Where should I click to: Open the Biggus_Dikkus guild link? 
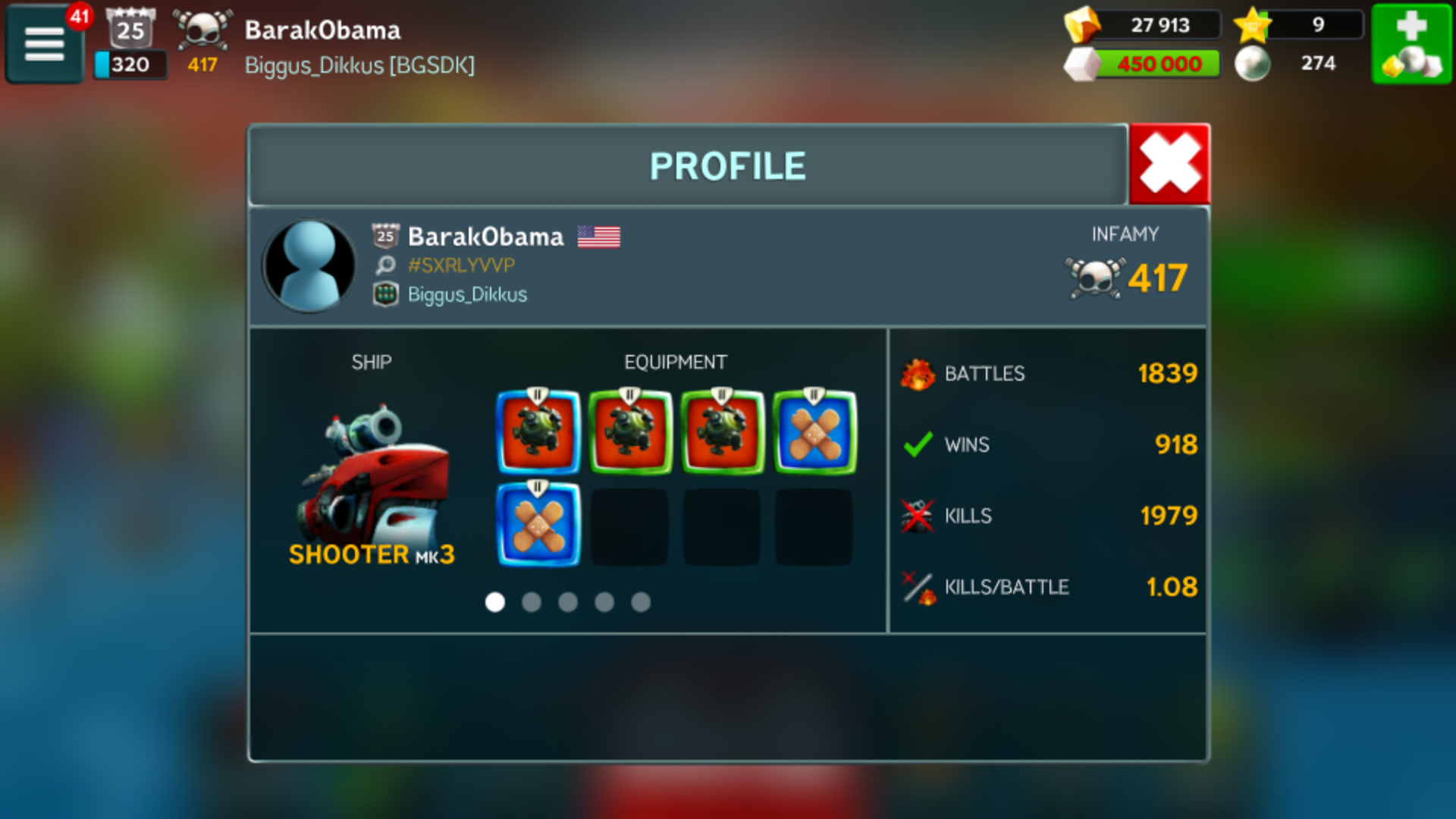[466, 294]
